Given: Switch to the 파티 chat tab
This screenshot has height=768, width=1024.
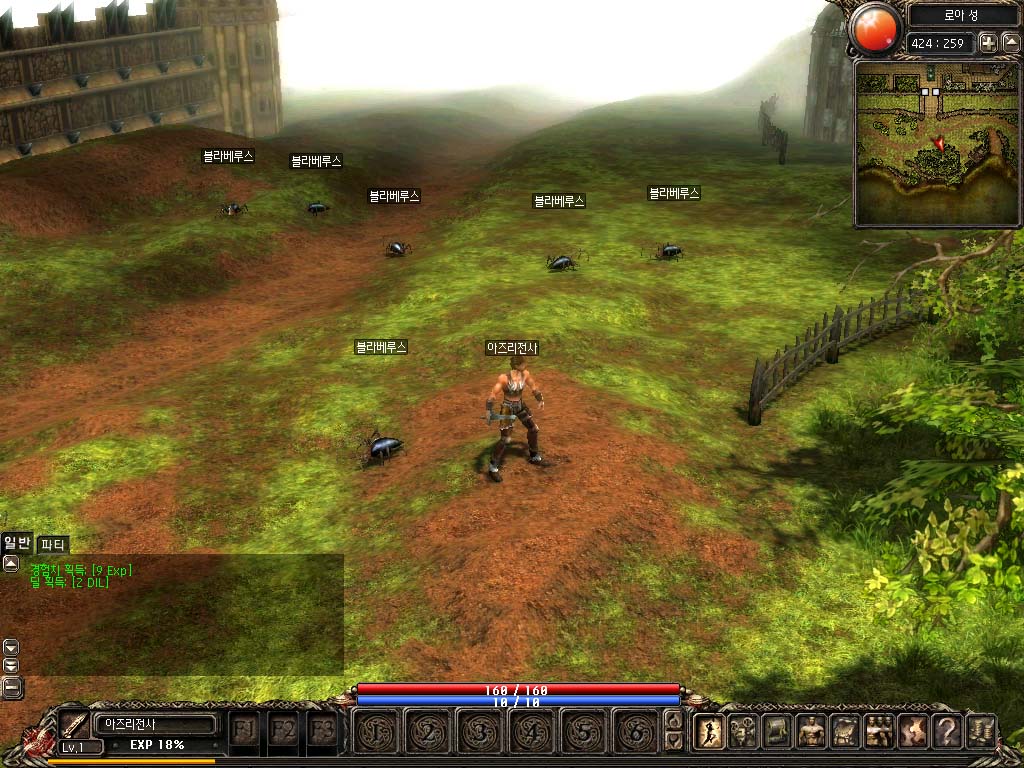Looking at the screenshot, I should click(x=52, y=545).
